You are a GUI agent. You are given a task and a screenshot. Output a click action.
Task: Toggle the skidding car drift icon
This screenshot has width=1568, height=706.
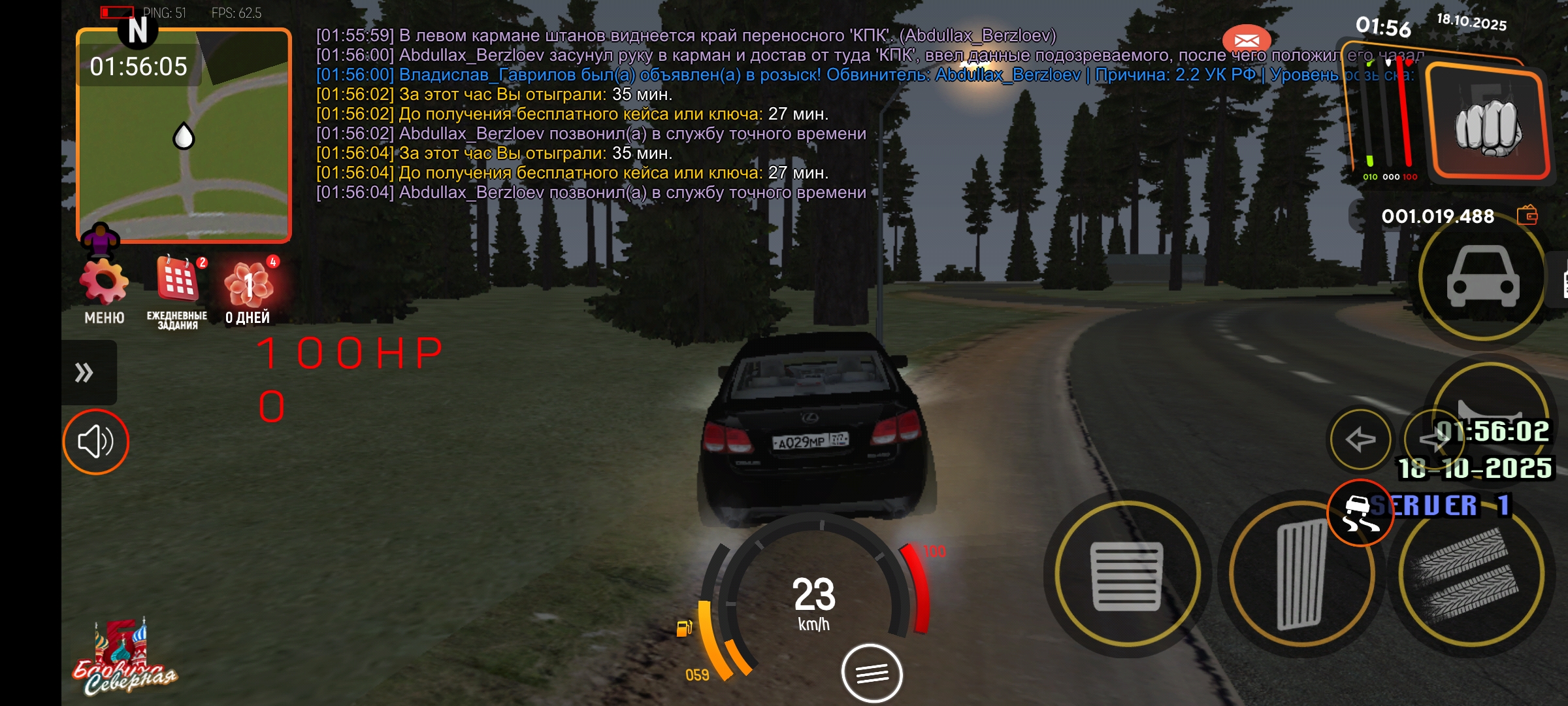pos(1360,514)
